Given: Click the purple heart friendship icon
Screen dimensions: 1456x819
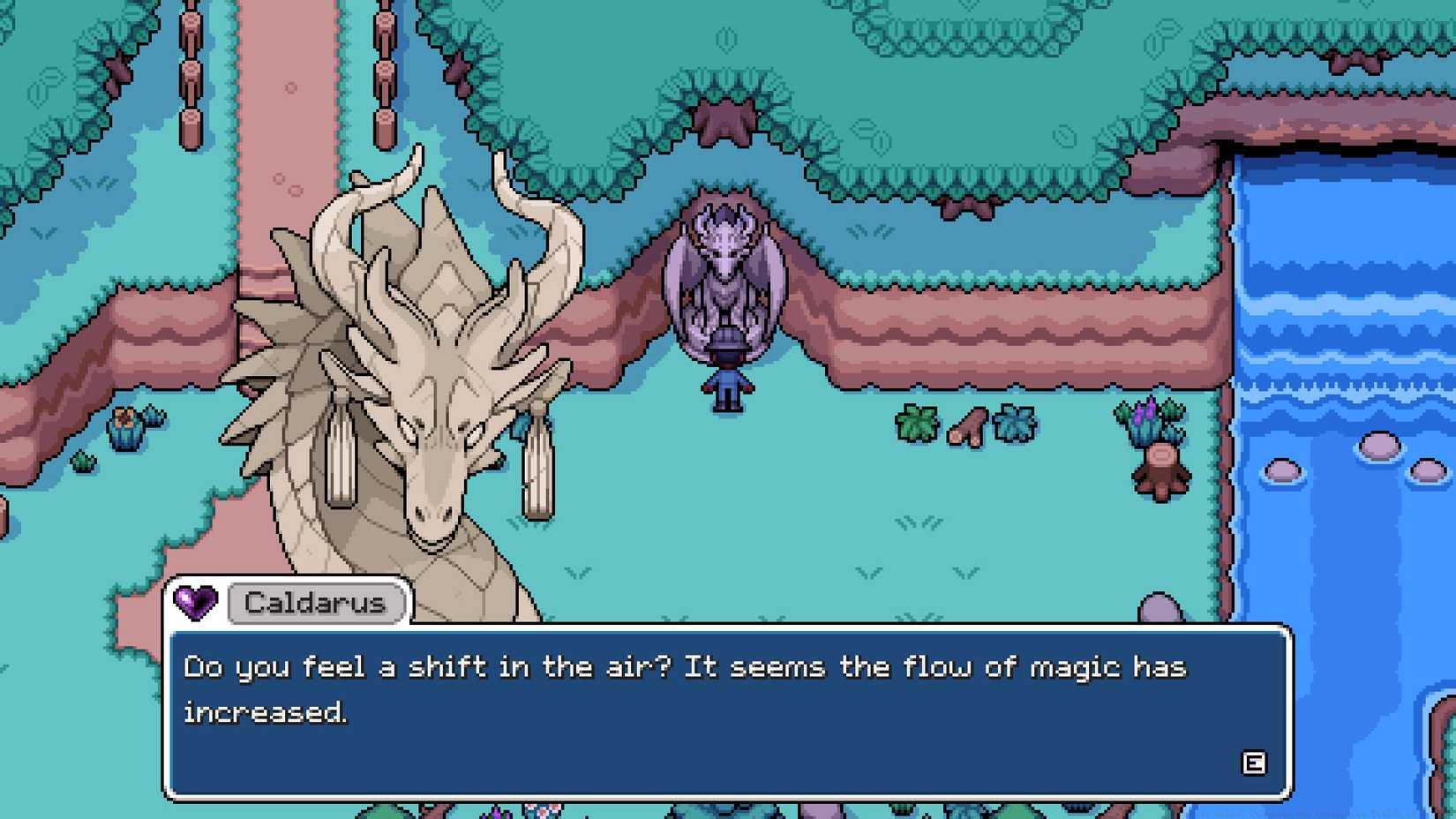Looking at the screenshot, I should point(196,603).
